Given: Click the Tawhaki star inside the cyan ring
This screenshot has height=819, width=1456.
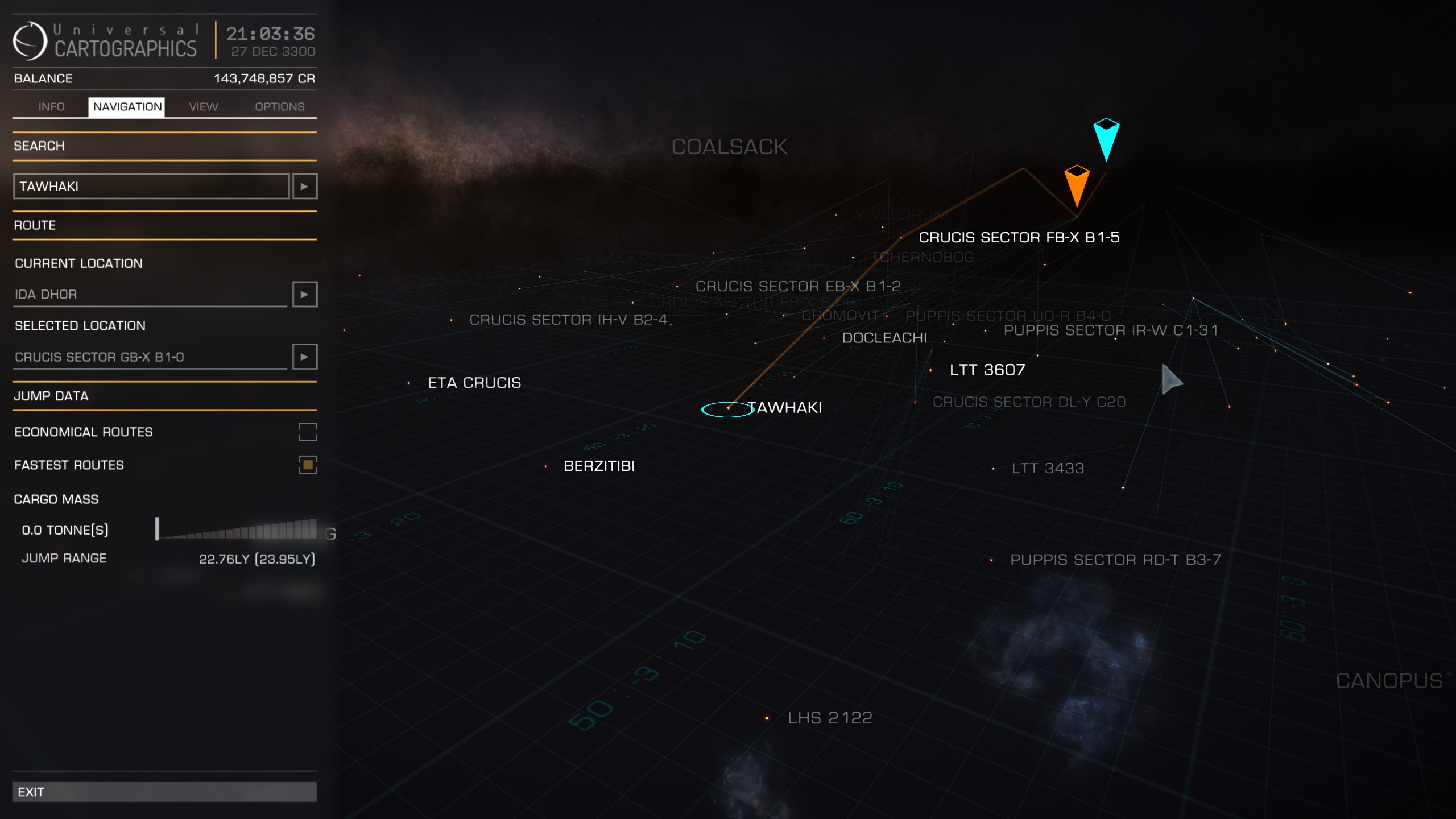Looking at the screenshot, I should coord(729,408).
